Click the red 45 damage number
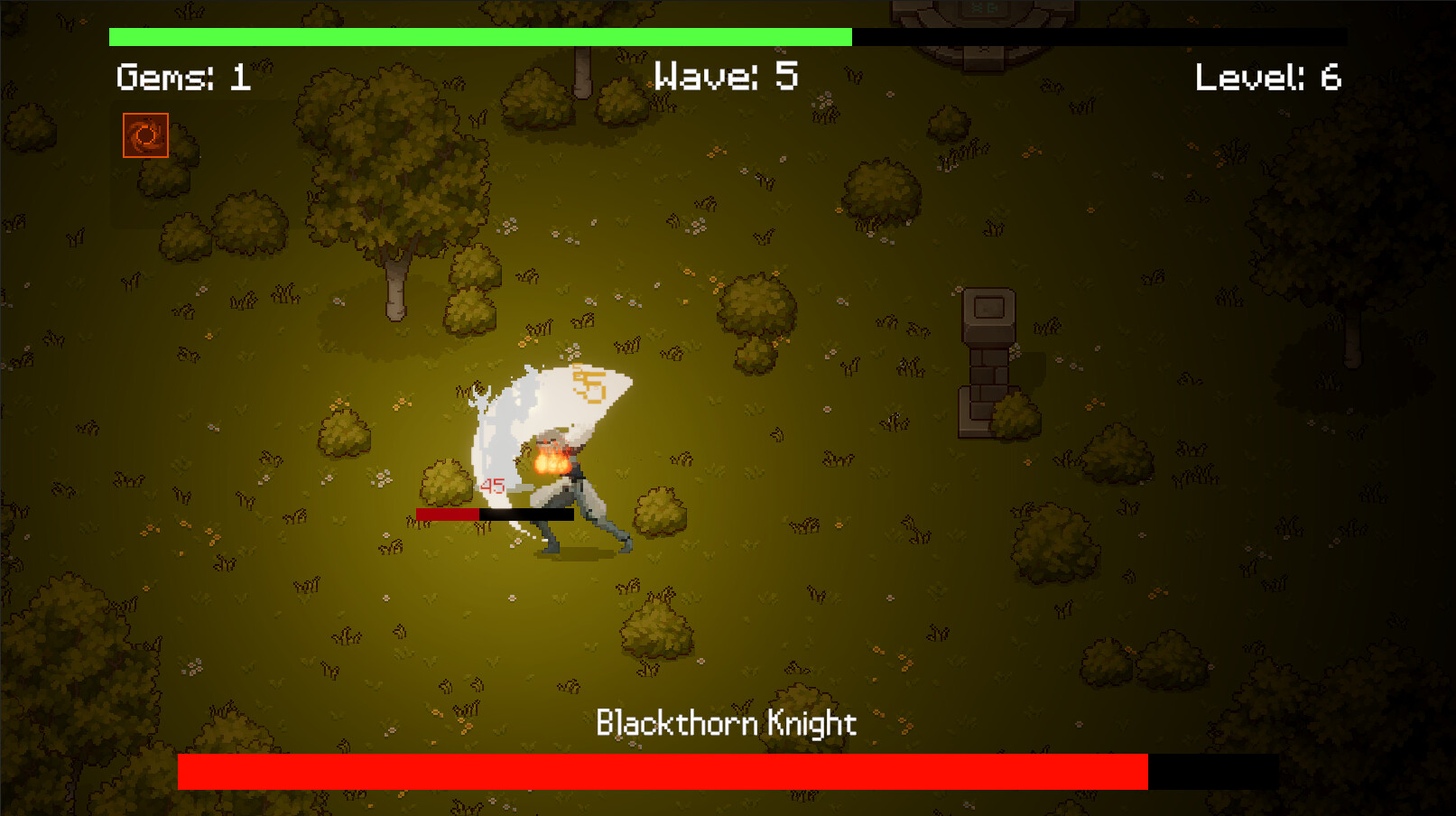The height and width of the screenshot is (816, 1456). click(492, 485)
